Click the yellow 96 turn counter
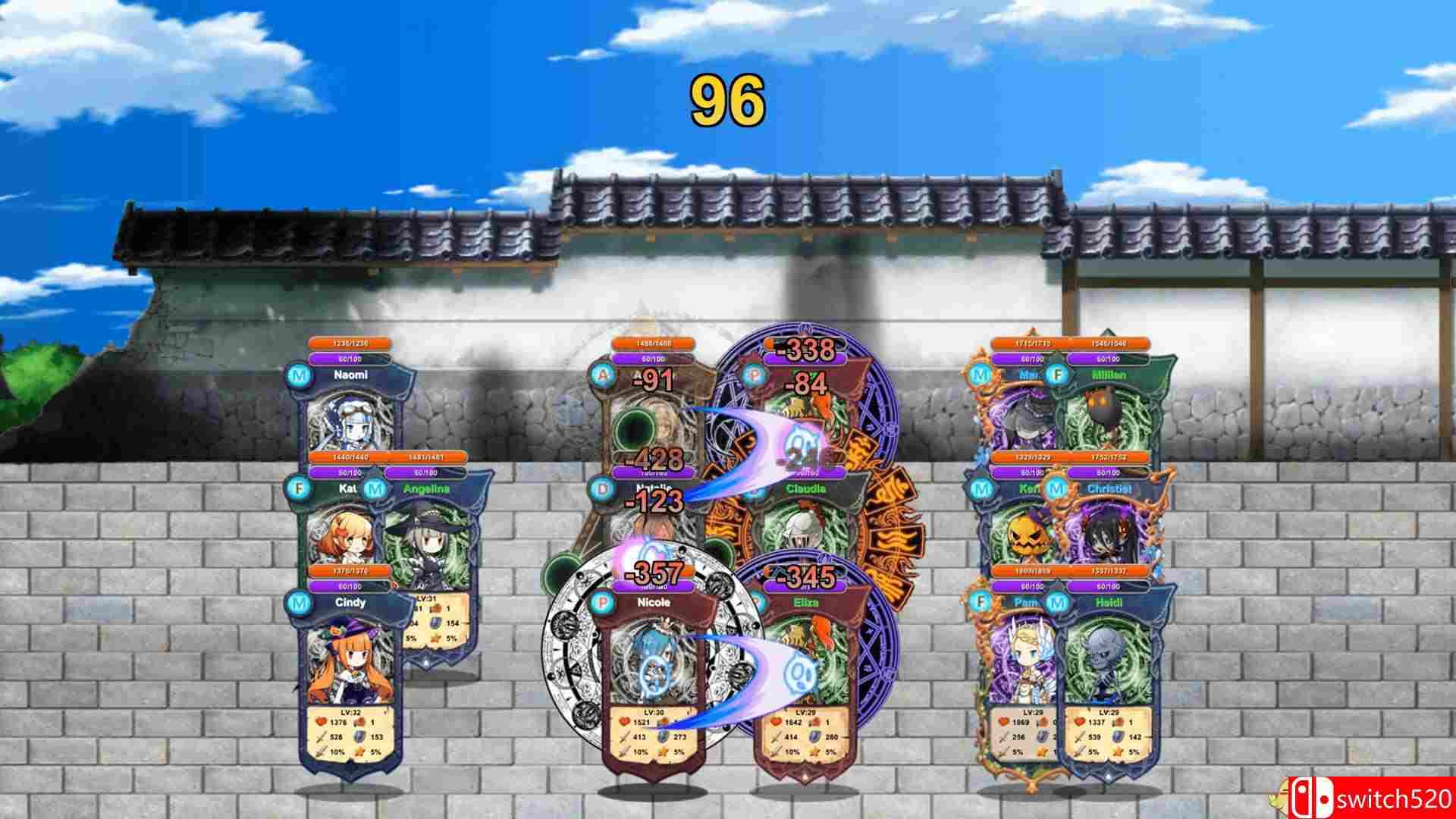The image size is (1456, 819). tap(728, 99)
